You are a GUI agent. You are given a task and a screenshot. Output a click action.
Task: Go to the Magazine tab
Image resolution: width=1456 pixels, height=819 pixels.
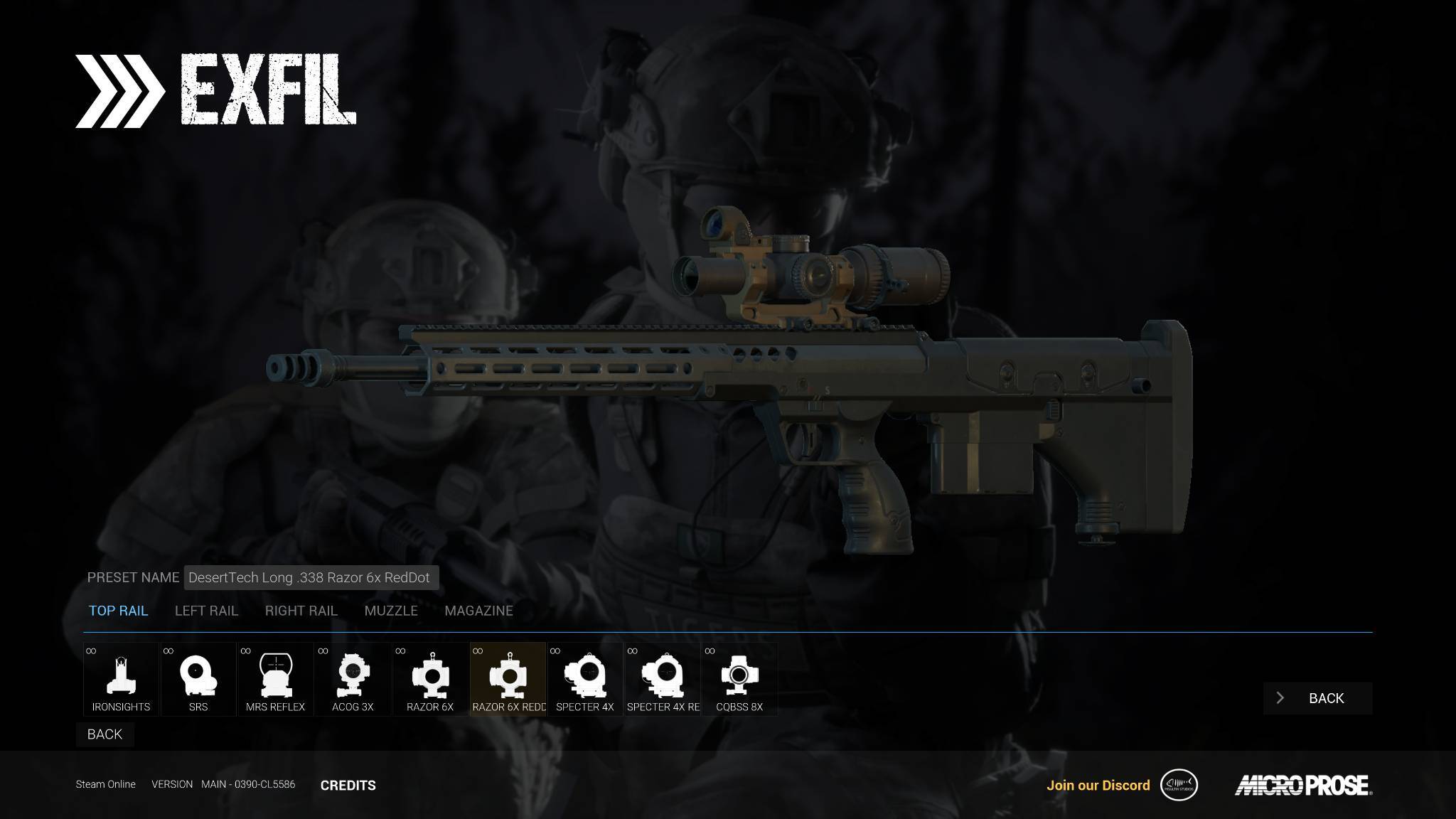[478, 611]
